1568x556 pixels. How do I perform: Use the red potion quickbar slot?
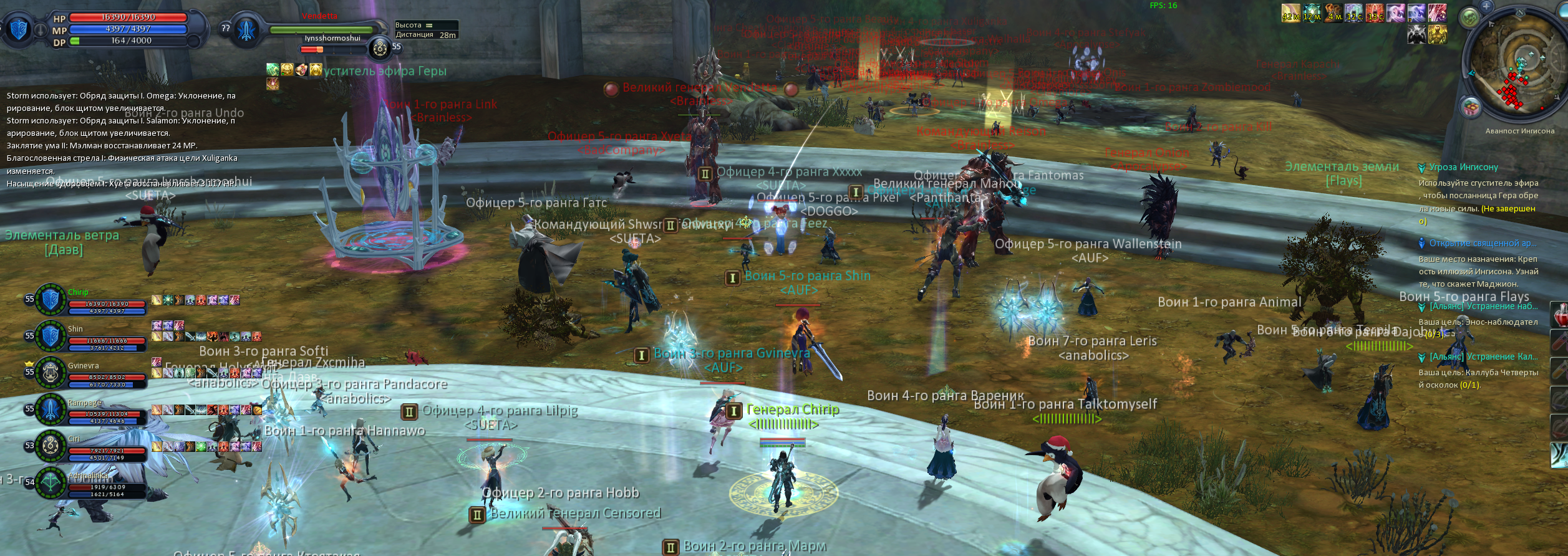tap(1560, 315)
